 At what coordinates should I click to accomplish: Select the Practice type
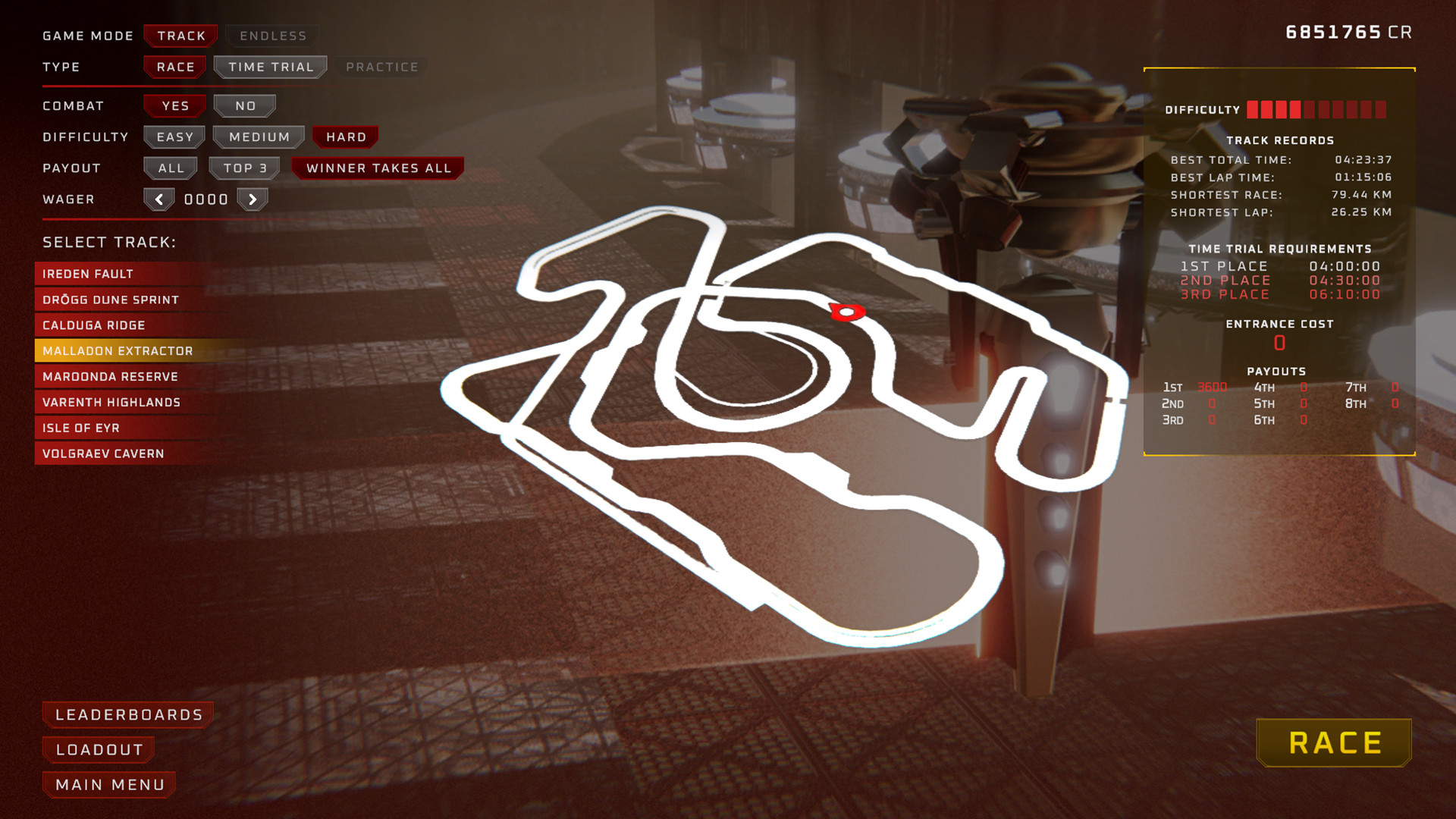click(x=381, y=67)
